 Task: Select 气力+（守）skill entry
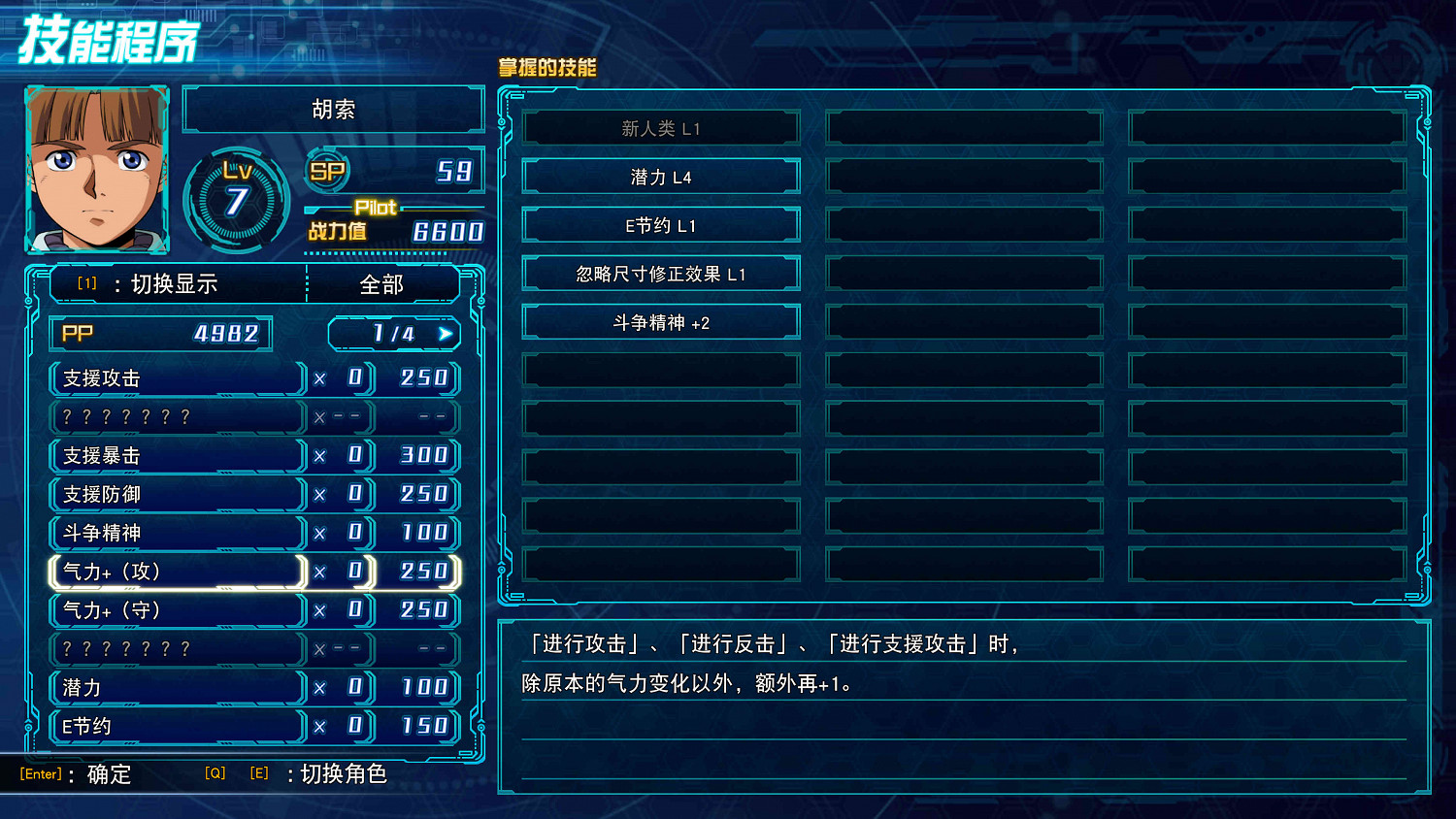click(x=177, y=610)
